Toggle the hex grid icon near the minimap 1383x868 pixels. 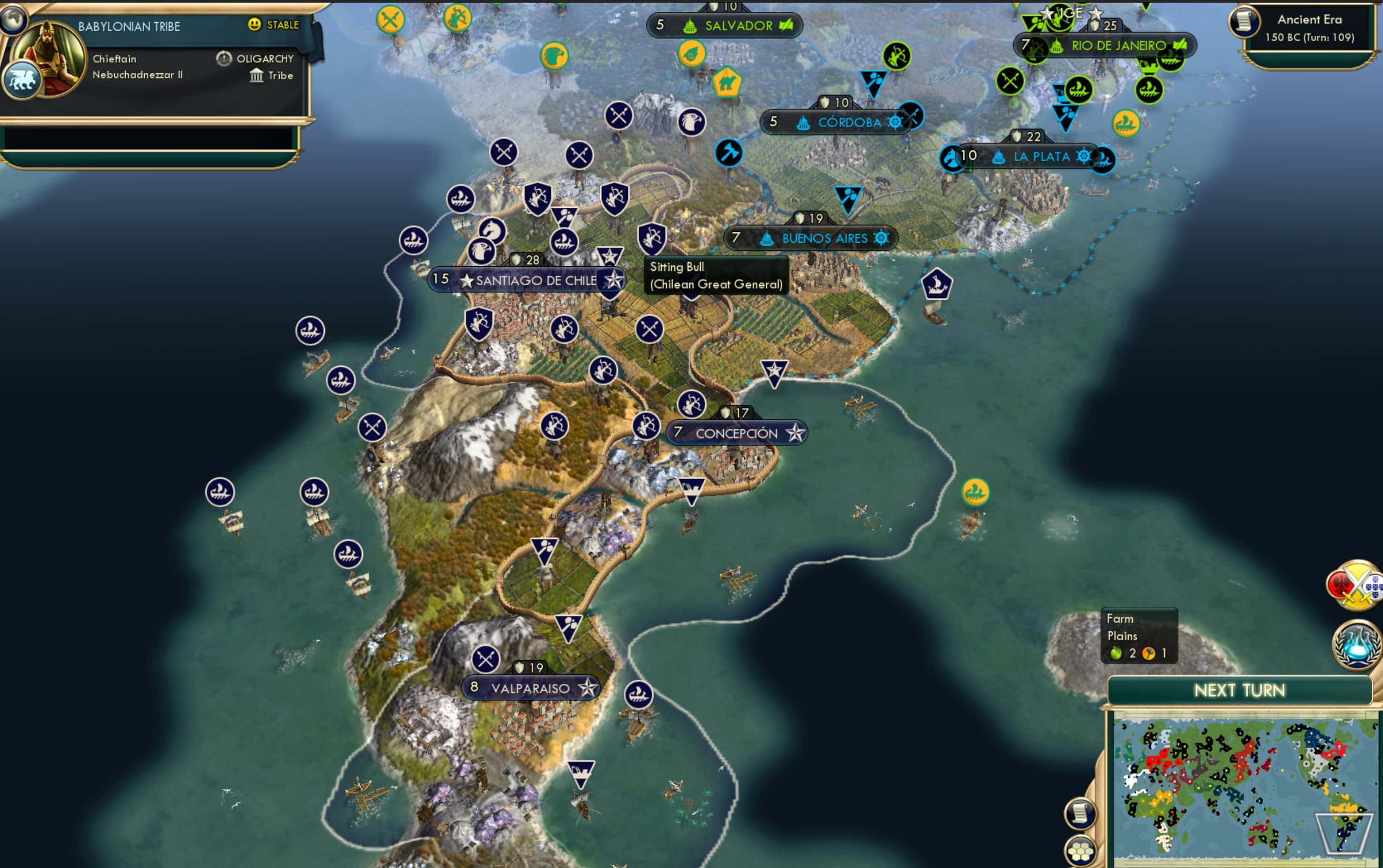tap(1080, 852)
